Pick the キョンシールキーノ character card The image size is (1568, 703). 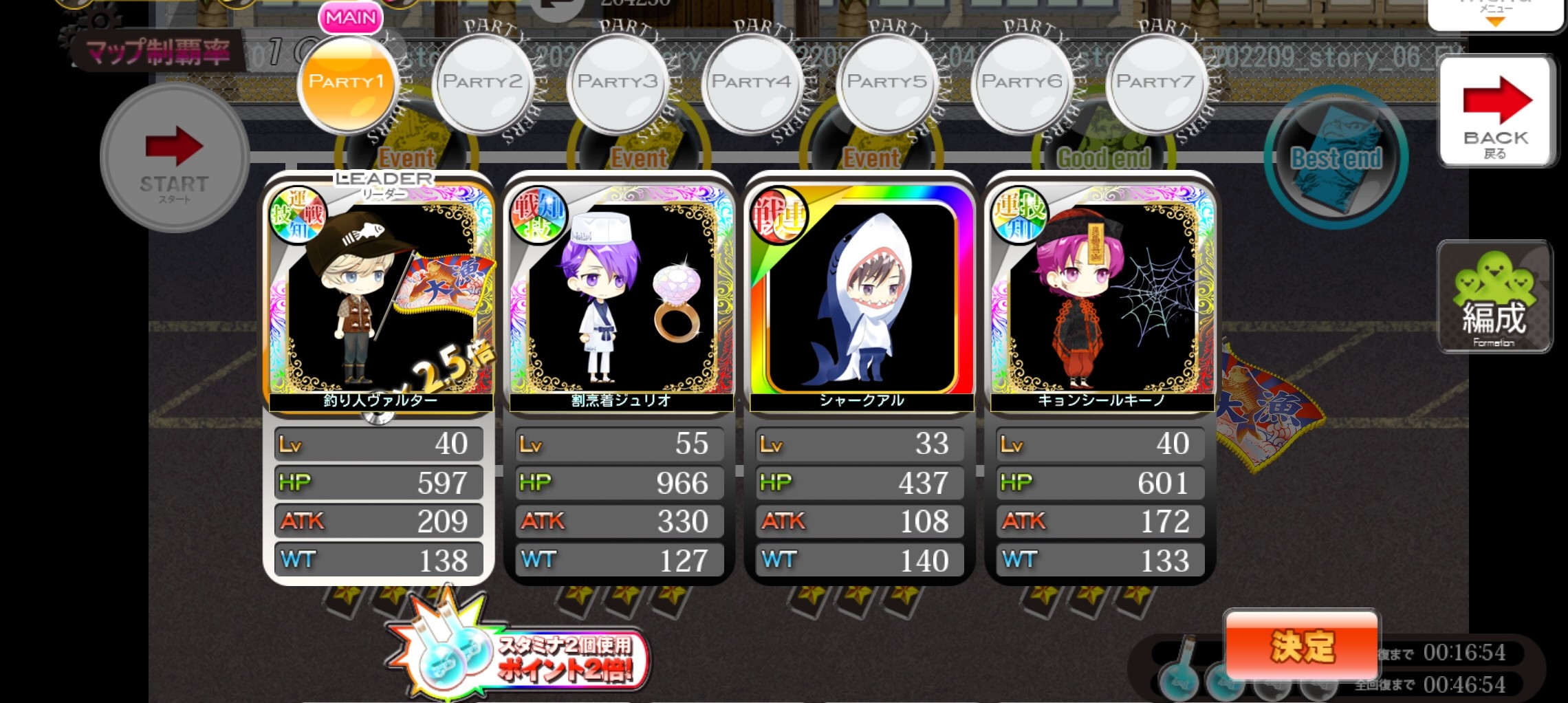[x=1100, y=297]
